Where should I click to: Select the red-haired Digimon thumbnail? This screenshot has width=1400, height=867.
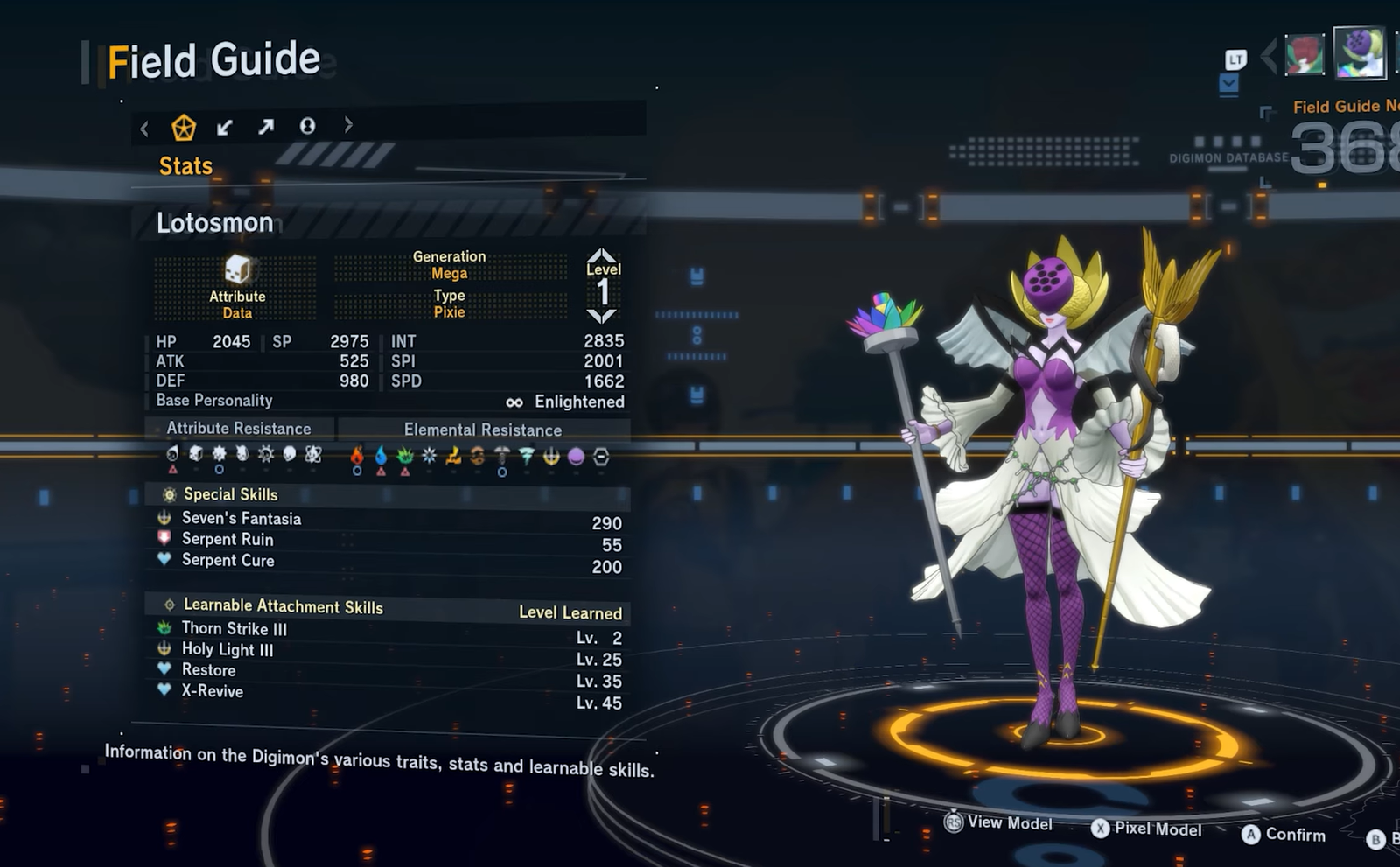click(1304, 55)
